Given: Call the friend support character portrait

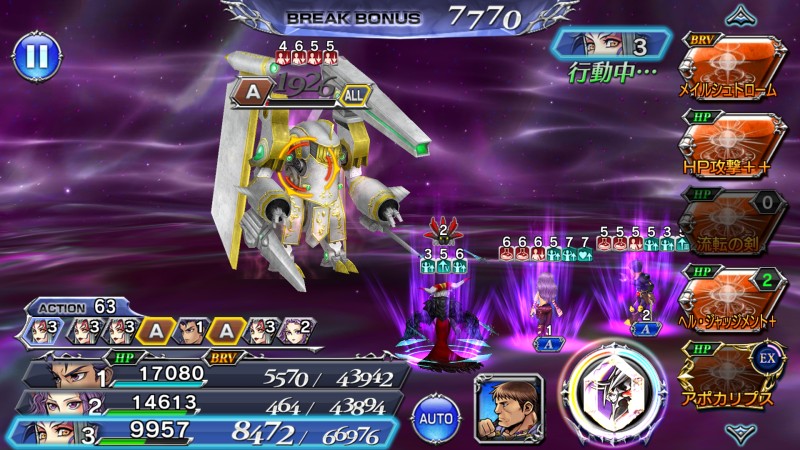Looking at the screenshot, I should coord(507,407).
